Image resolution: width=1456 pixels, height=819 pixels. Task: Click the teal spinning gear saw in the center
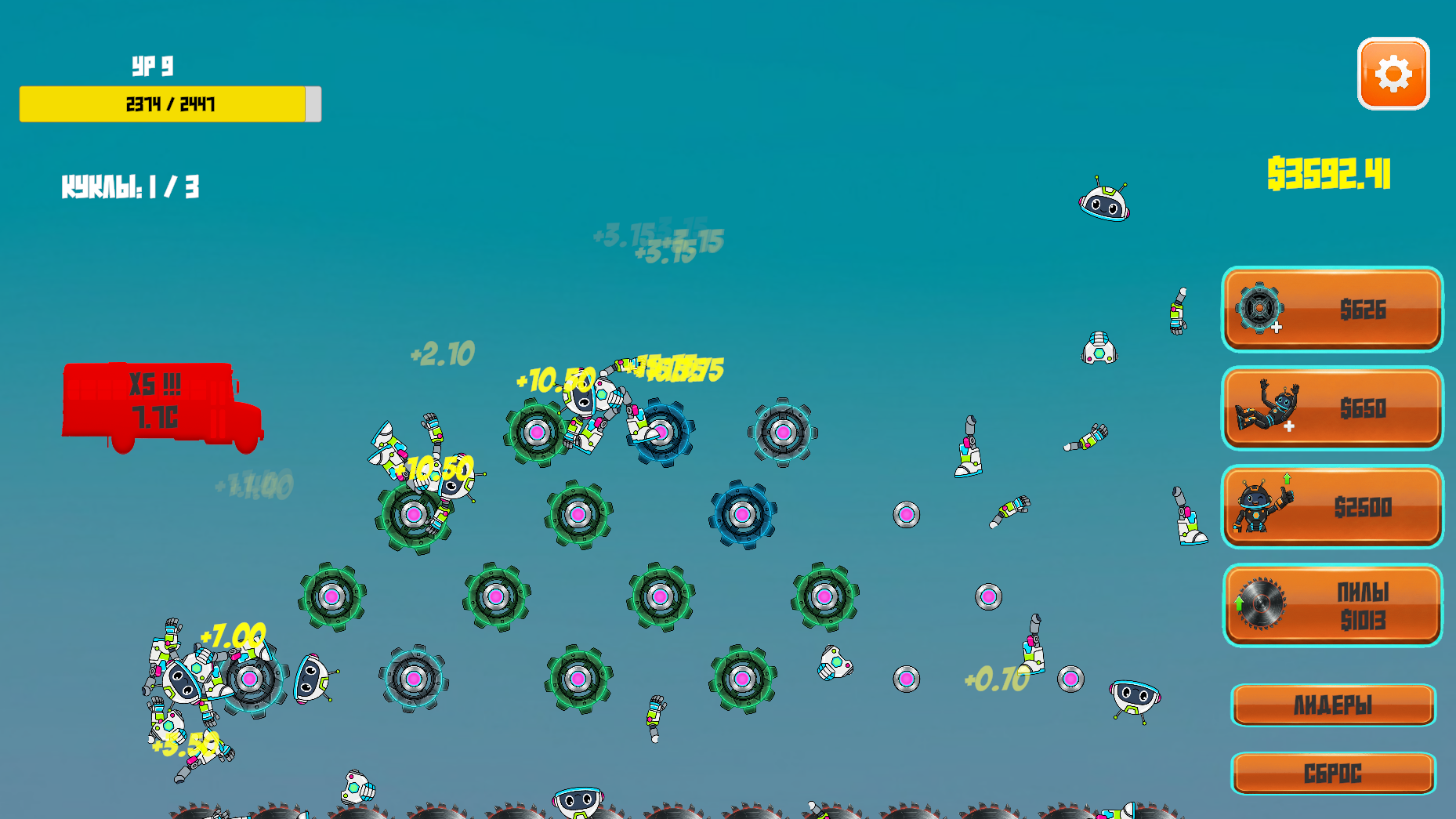(x=578, y=515)
